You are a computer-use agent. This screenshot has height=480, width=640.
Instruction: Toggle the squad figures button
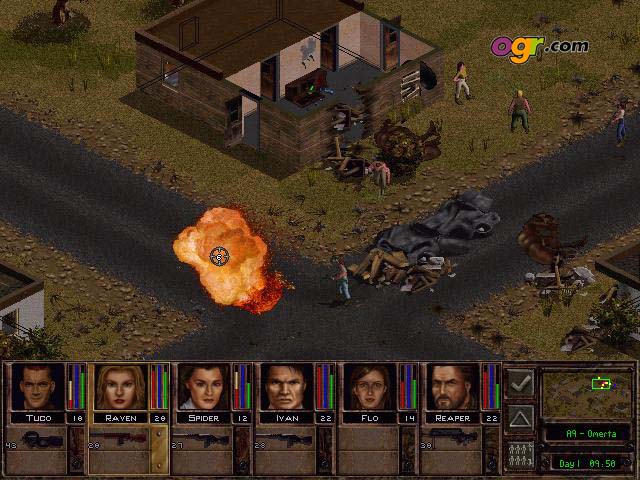pyautogui.click(x=520, y=453)
